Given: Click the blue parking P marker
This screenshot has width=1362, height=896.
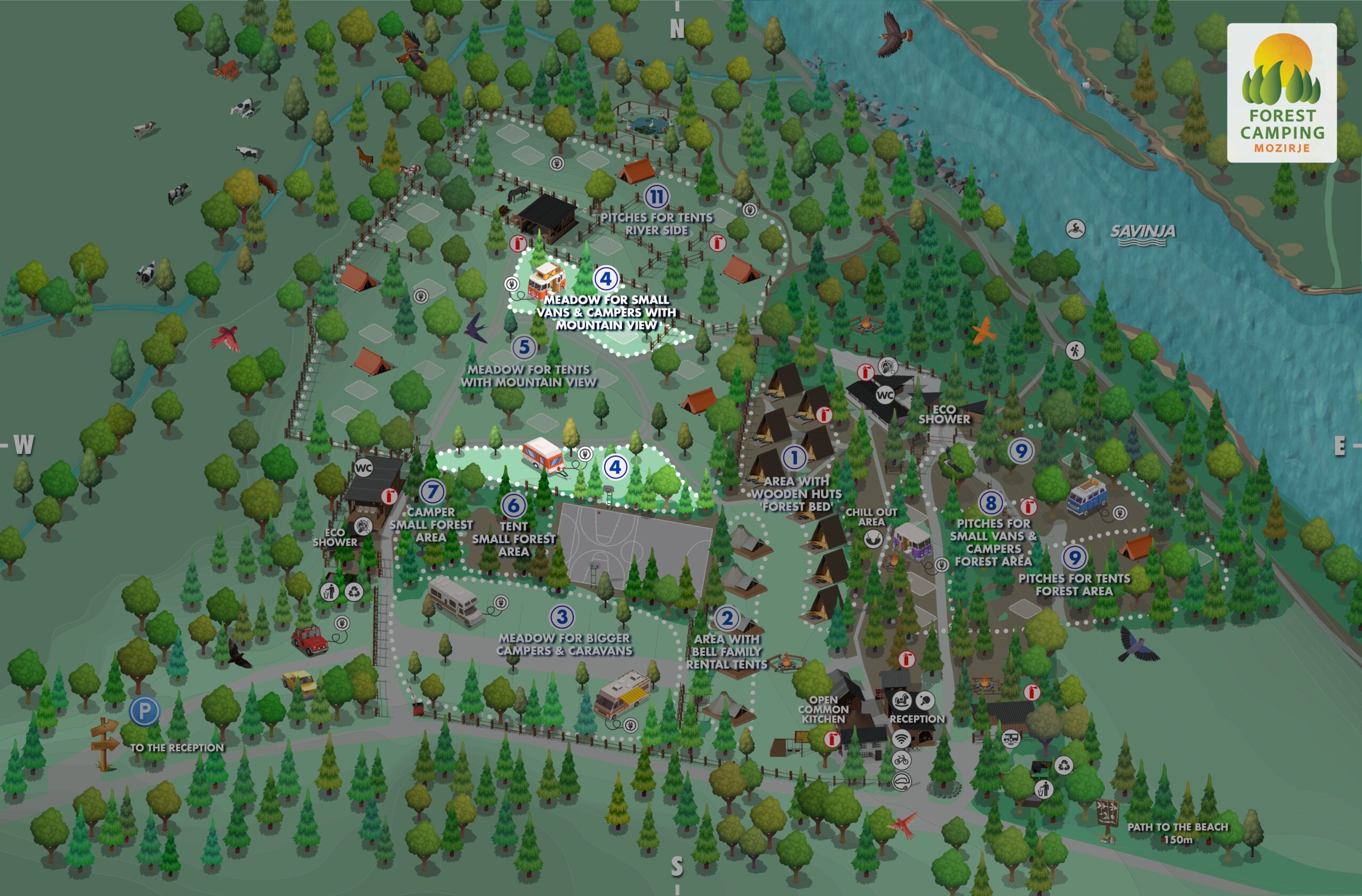Looking at the screenshot, I should coord(144,711).
